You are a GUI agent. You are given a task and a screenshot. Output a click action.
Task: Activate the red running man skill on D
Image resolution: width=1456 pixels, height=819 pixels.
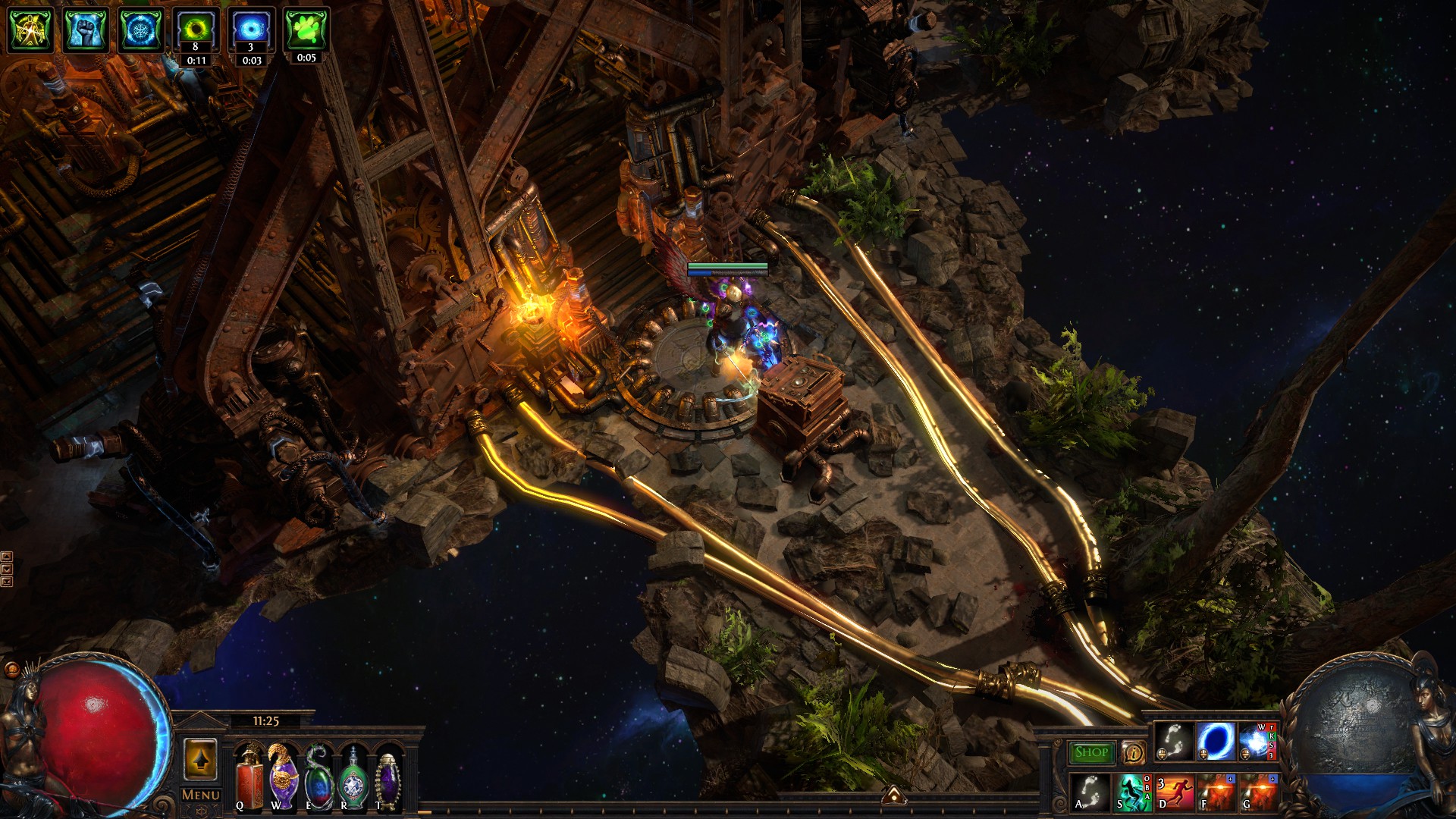click(x=1174, y=792)
